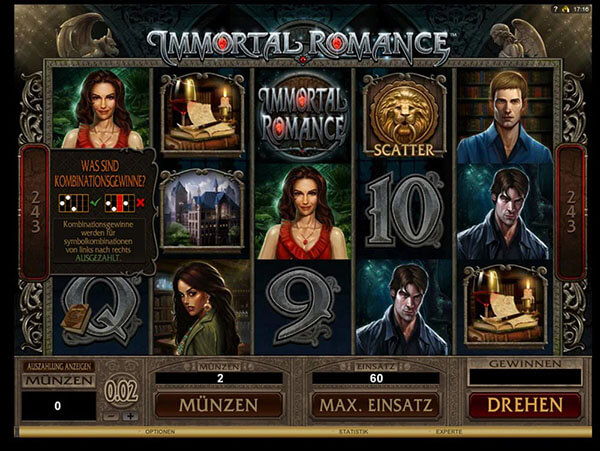This screenshot has height=451, width=600.
Task: Increase coin value with the plus button
Action: point(130,415)
